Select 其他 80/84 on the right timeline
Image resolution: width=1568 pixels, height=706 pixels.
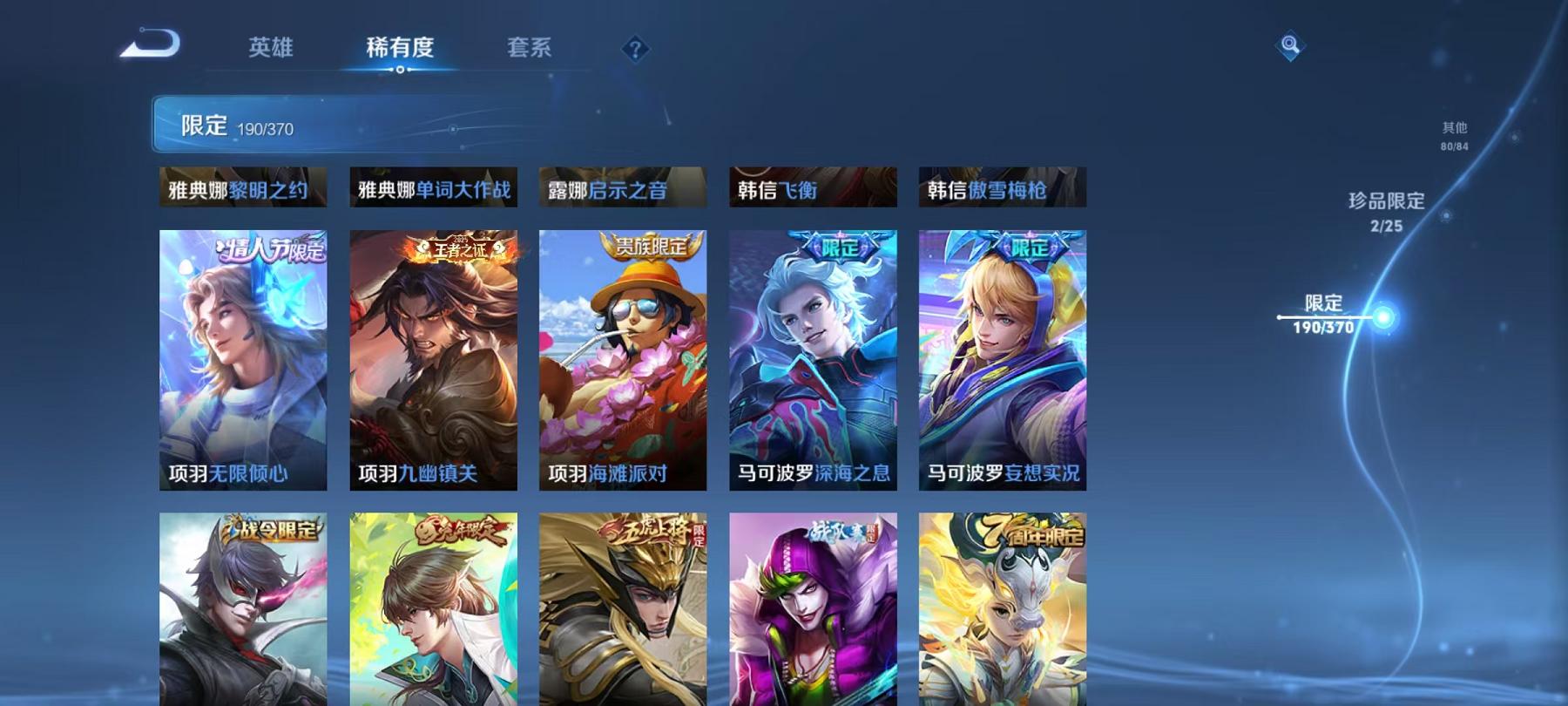coord(1454,133)
